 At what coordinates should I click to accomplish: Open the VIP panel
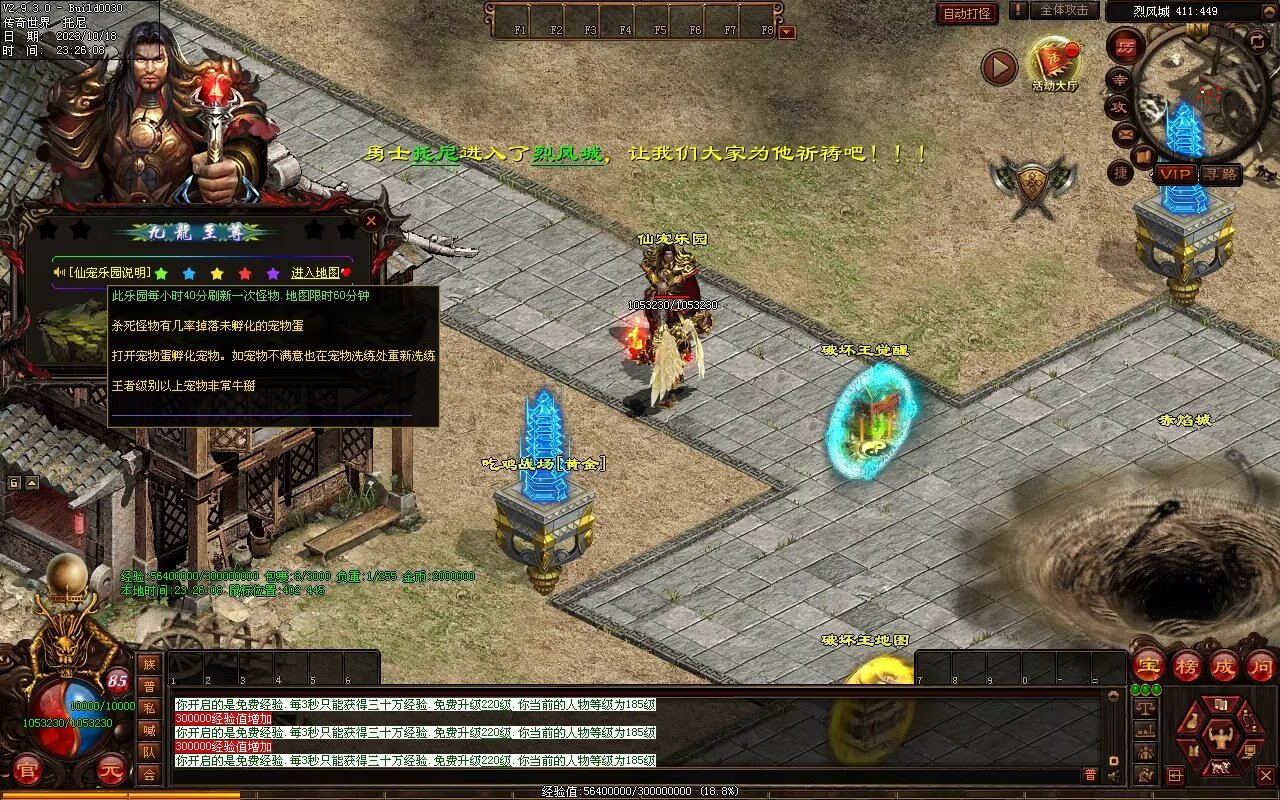click(1176, 174)
